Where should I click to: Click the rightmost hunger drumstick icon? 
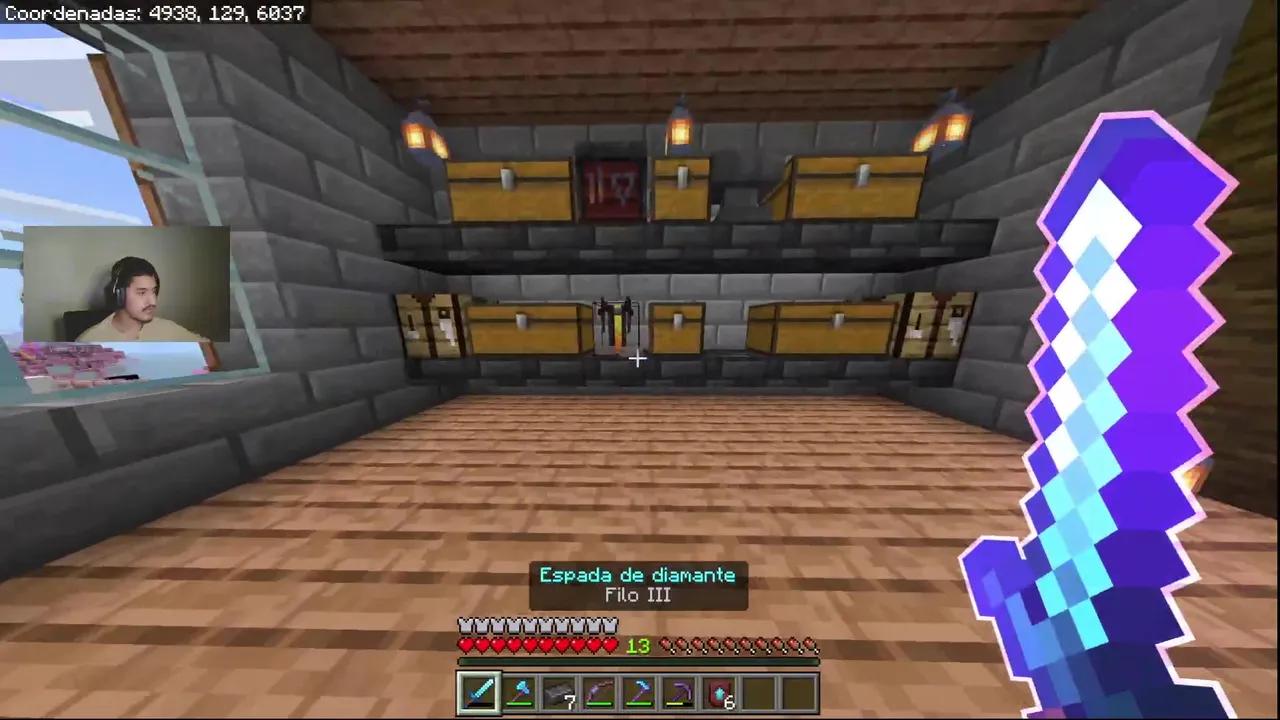pos(810,645)
